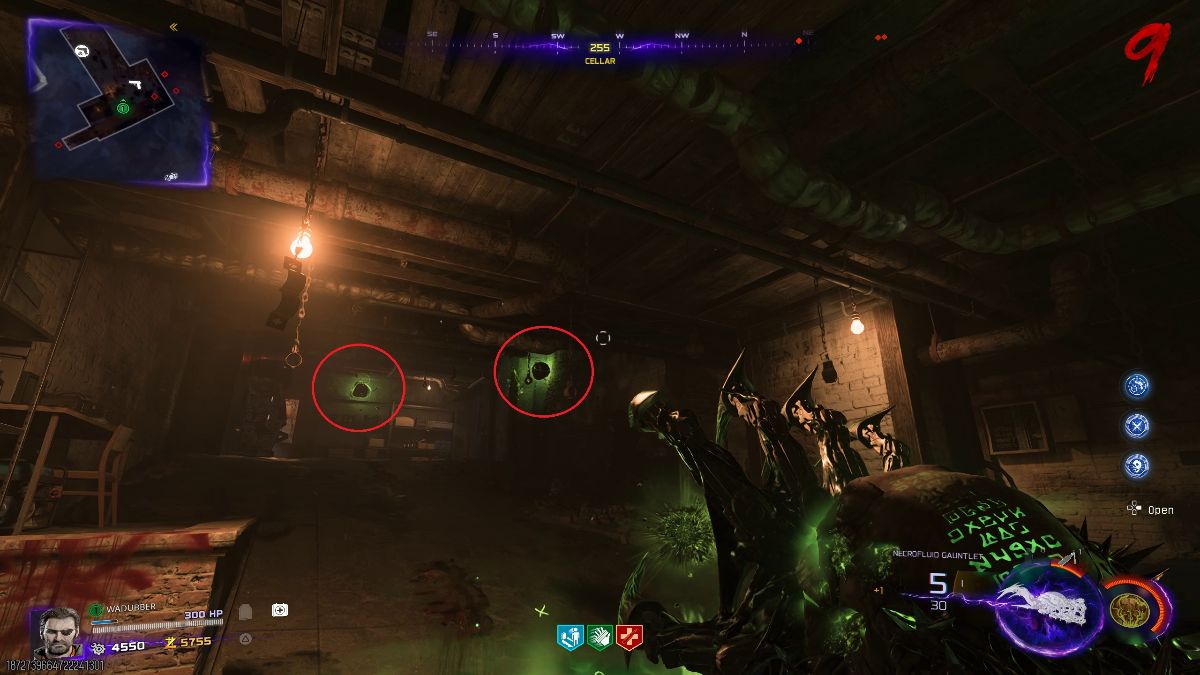Click the white medkit equipment icon
The image size is (1200, 675).
tap(280, 610)
